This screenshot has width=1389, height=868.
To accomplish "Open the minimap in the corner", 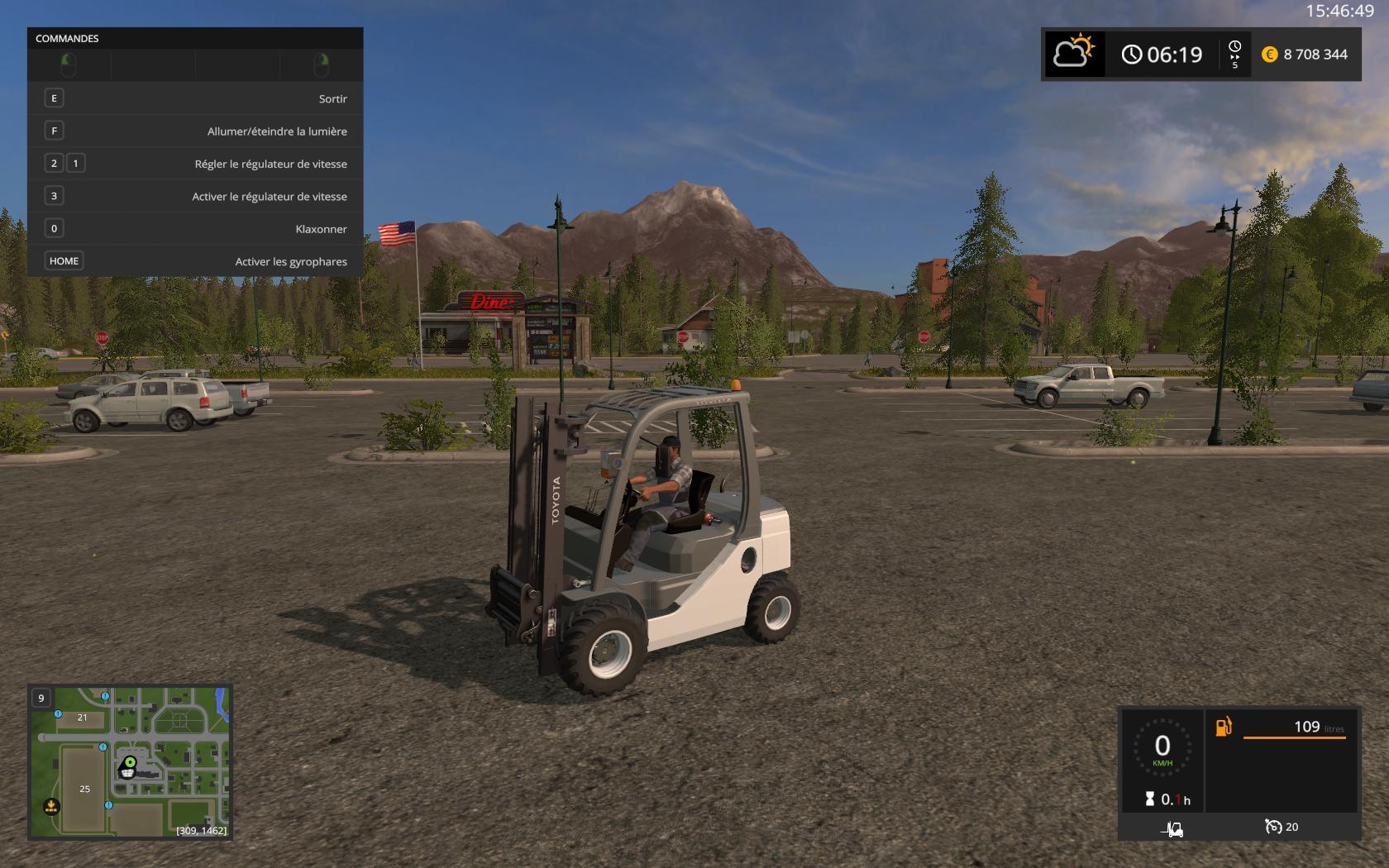I will coord(131,761).
